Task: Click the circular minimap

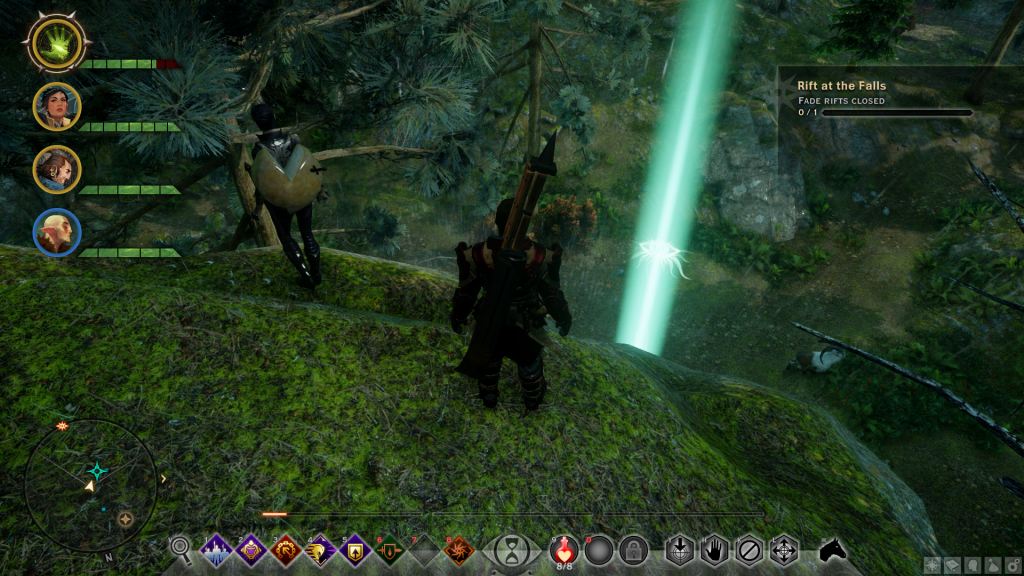Action: [90, 485]
